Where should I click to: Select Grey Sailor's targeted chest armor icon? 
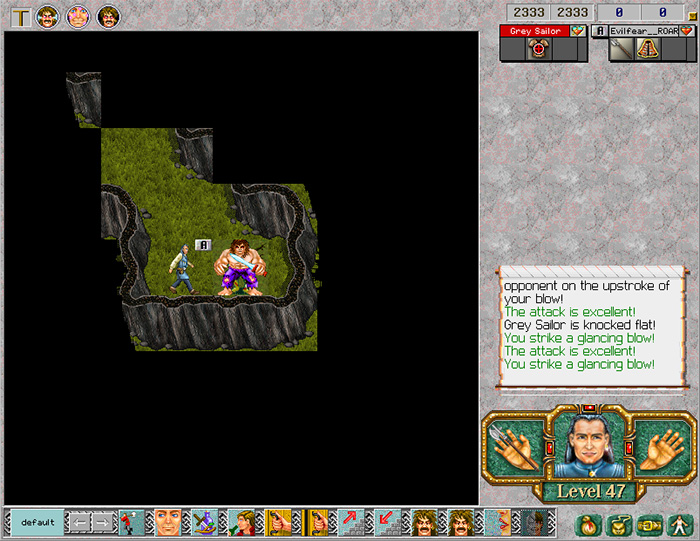[x=535, y=49]
